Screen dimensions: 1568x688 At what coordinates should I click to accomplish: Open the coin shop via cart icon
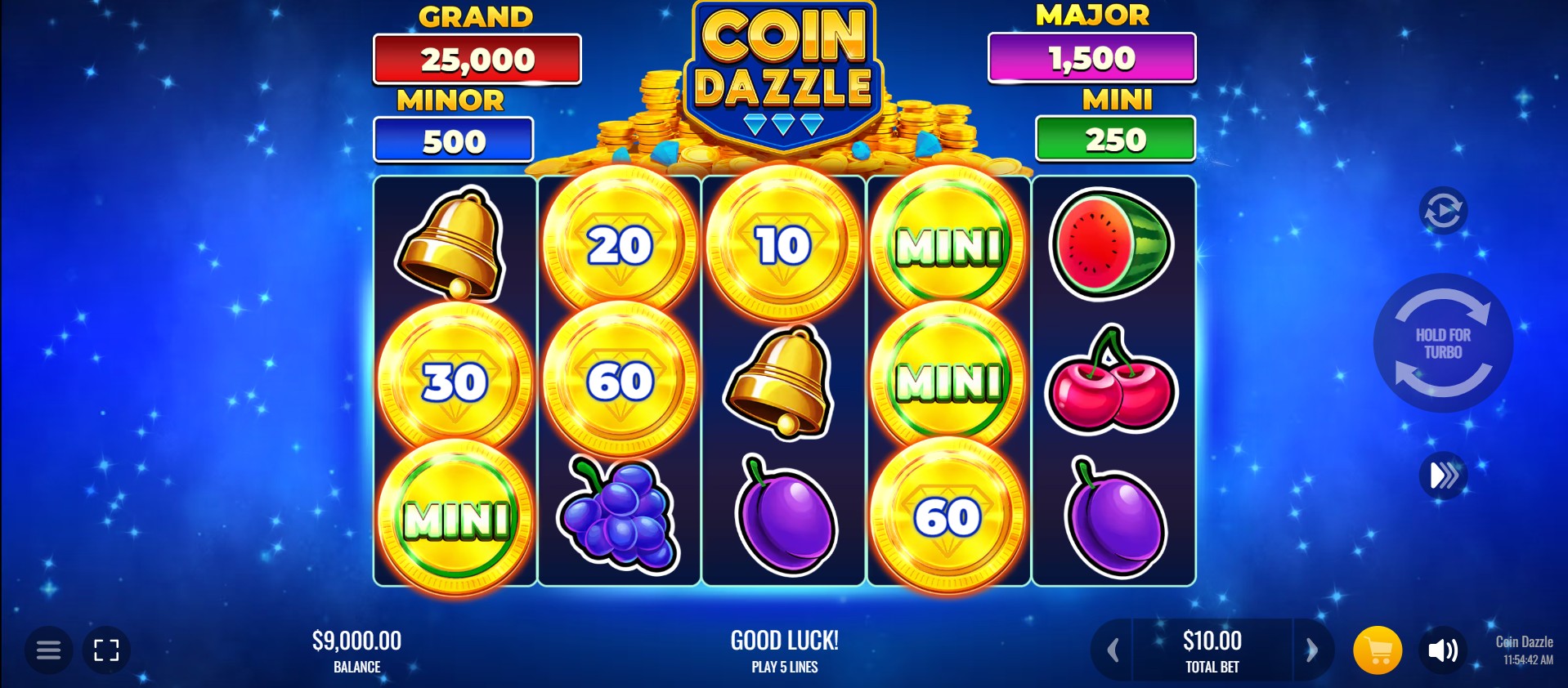tap(1379, 650)
